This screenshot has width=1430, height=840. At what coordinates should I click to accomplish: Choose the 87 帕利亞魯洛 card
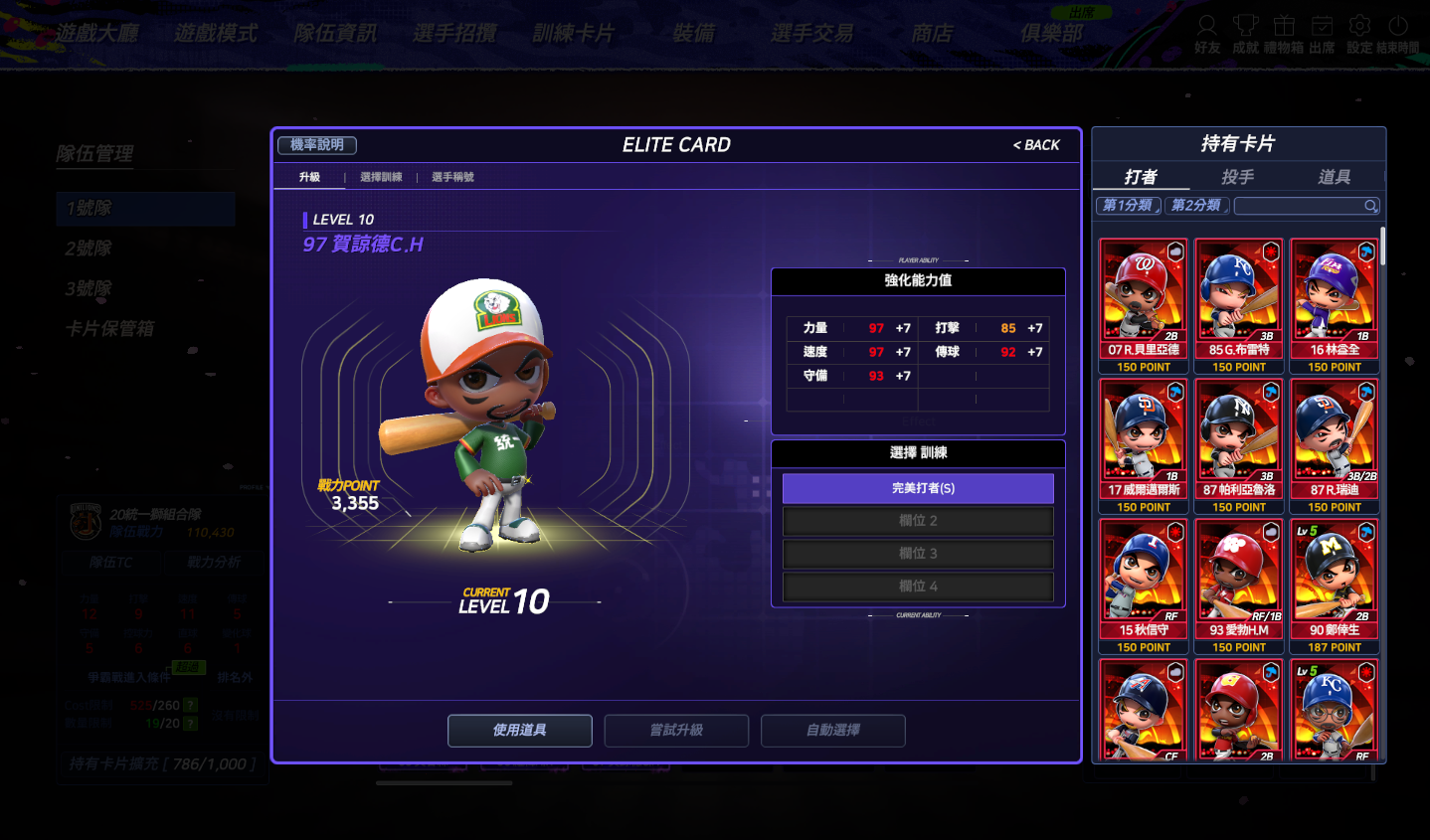1239,445
